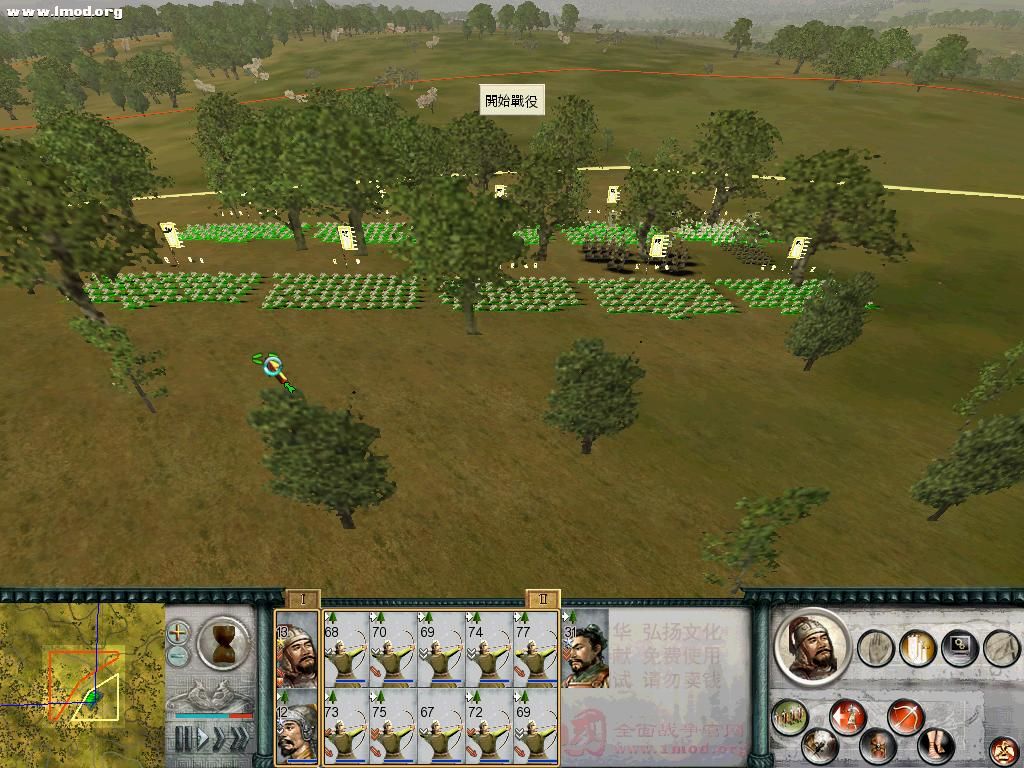
Task: Choose the archer unit card with 74 men
Action: point(490,649)
